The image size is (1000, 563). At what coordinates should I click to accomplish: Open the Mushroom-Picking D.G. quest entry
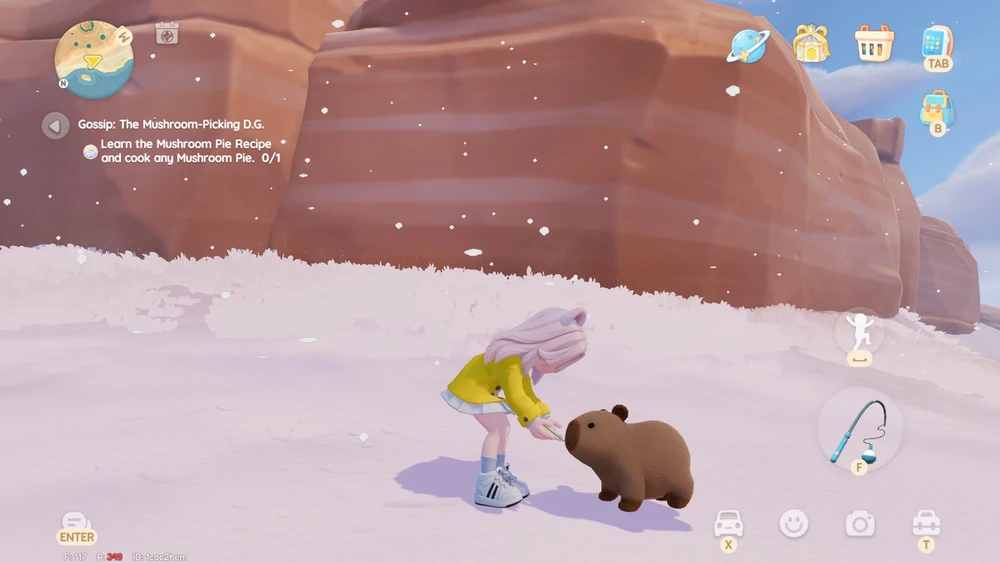pos(172,125)
